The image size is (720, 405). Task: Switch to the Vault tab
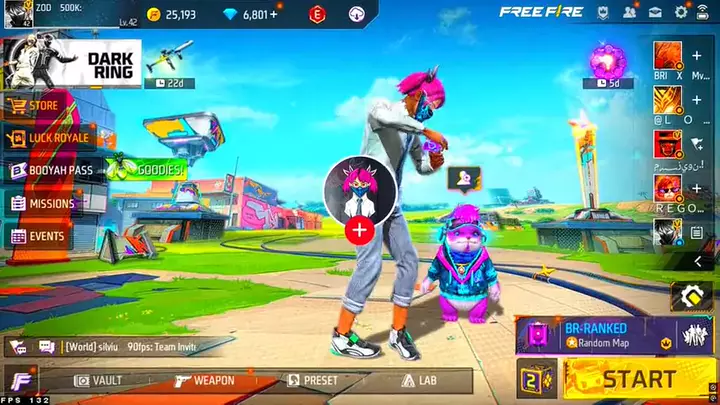100,380
